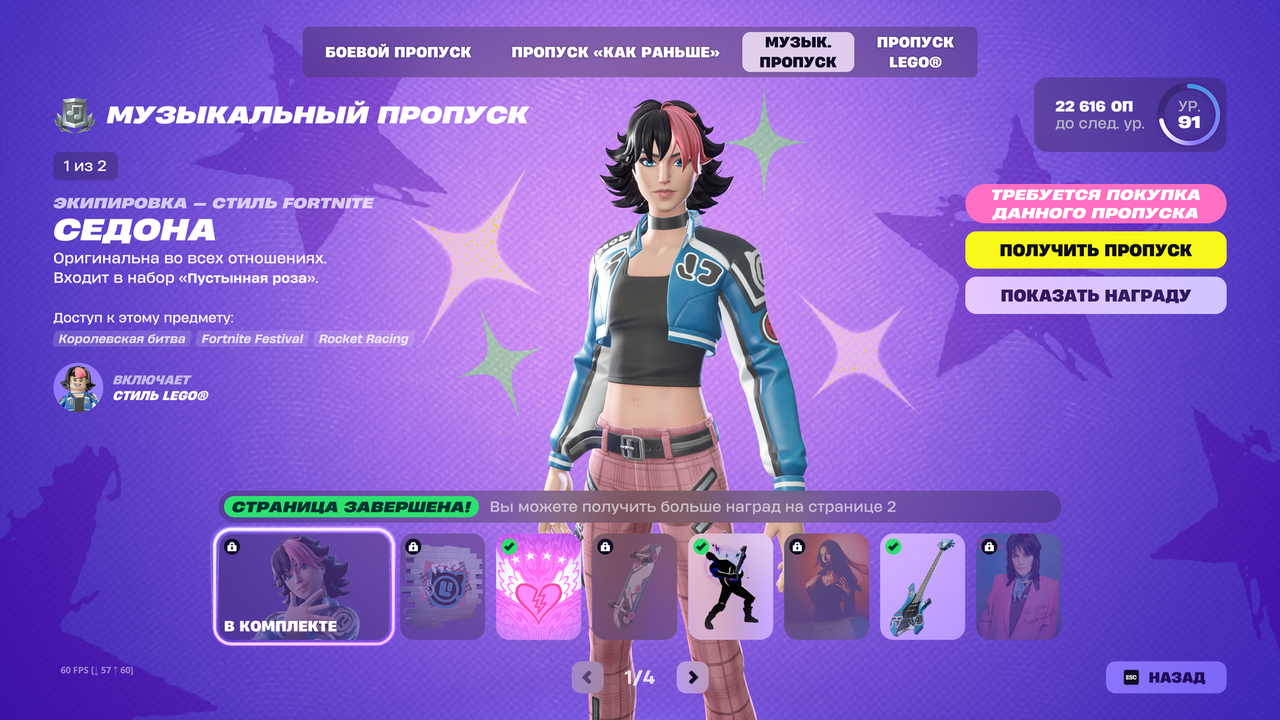Open the Пропуск «Как раньше» tab
This screenshot has width=1280, height=720.
[615, 52]
